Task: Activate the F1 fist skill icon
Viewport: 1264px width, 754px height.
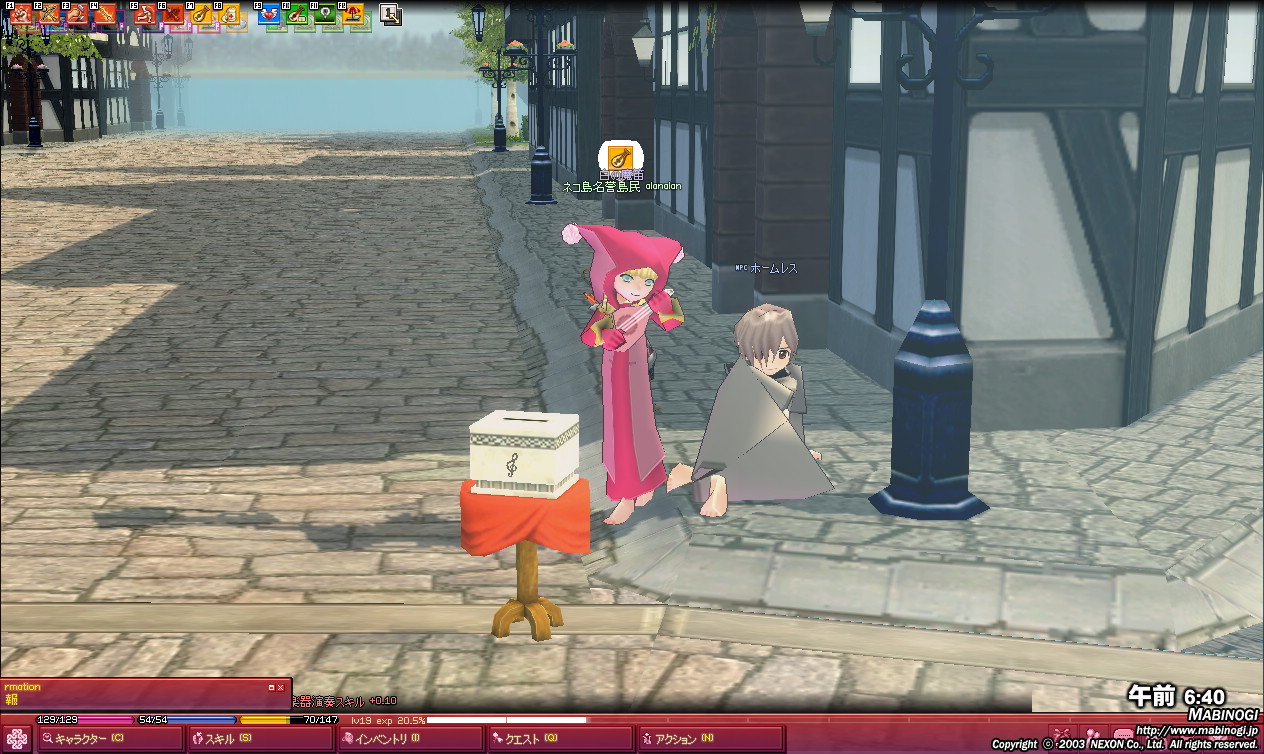Action: 21,14
